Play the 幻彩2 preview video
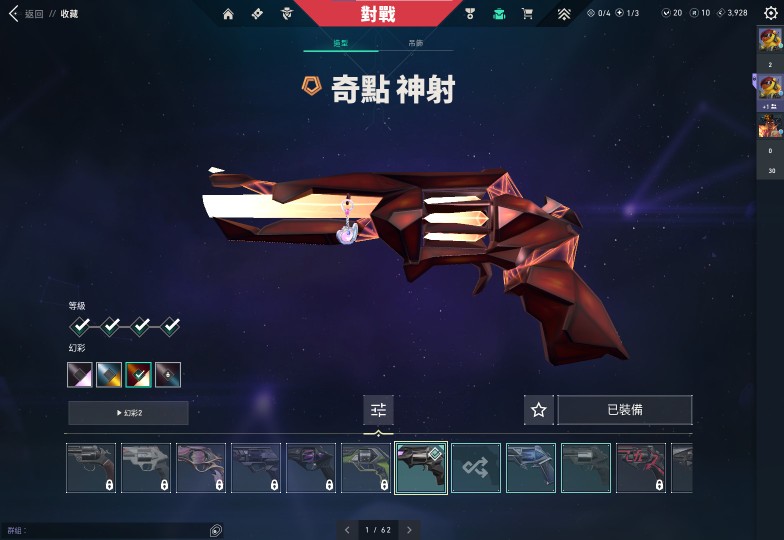Viewport: 784px width, 540px height. 128,413
